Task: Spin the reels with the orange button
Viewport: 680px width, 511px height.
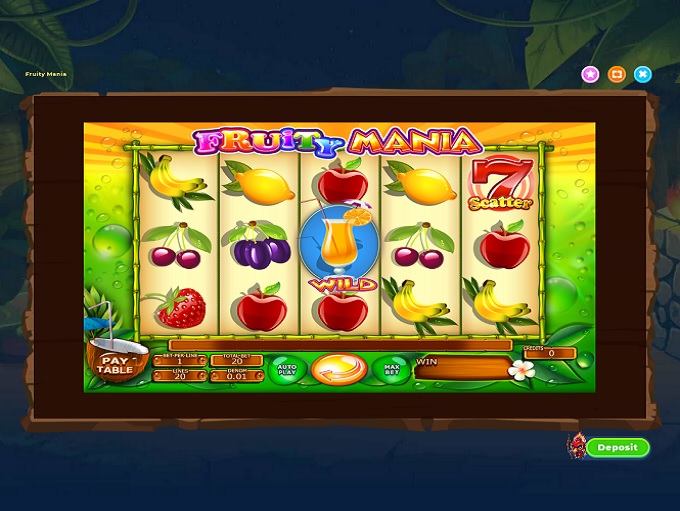Action: [x=339, y=369]
